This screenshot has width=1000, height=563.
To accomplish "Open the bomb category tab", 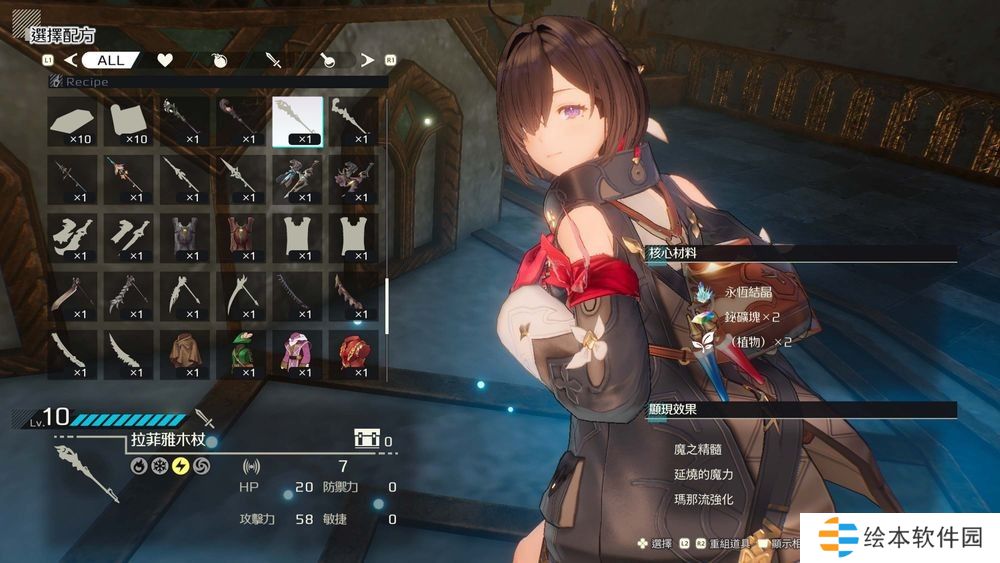I will tap(220, 60).
